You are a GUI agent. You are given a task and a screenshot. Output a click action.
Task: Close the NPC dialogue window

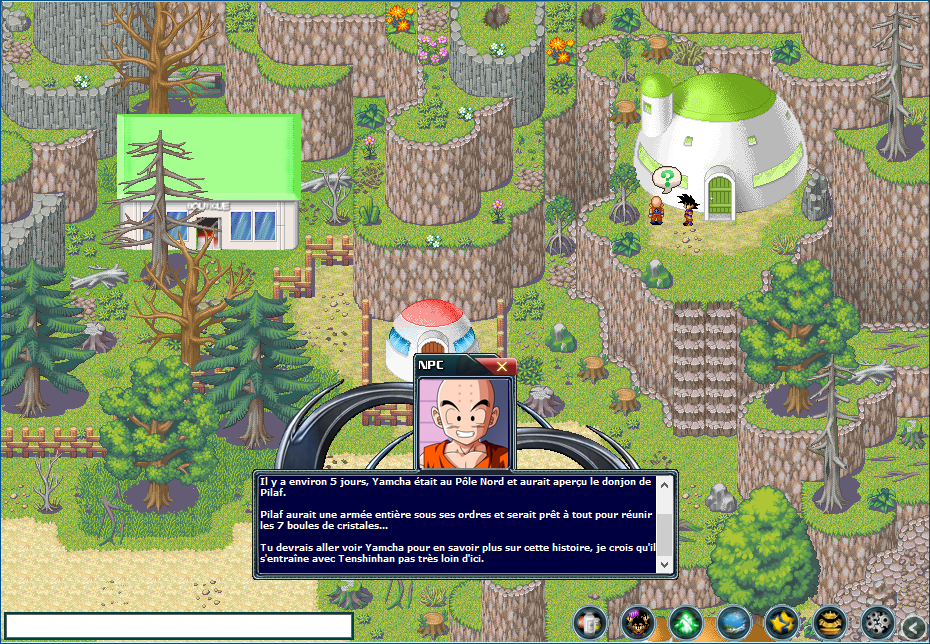click(502, 367)
